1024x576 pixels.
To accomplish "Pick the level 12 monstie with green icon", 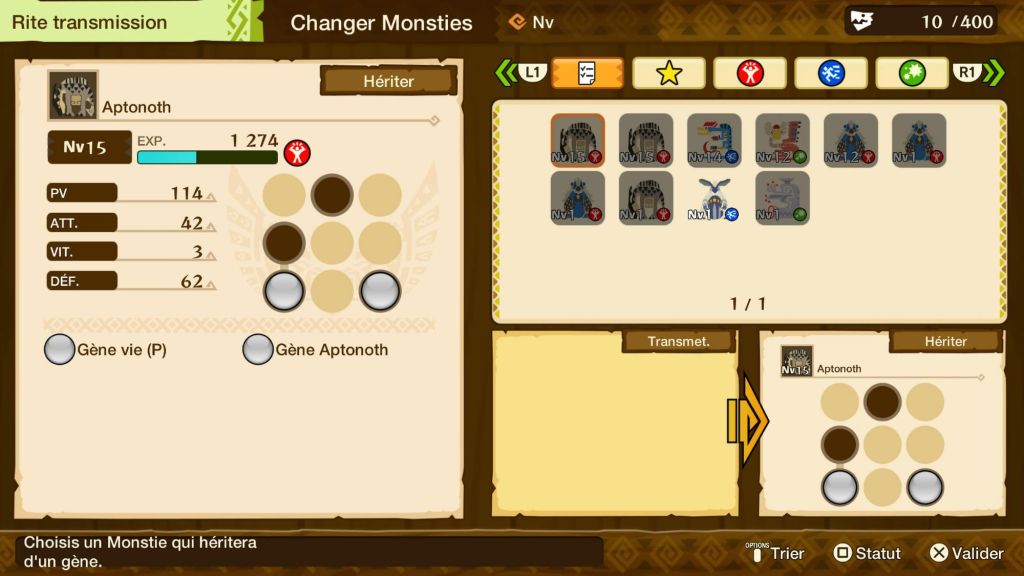I will click(x=782, y=140).
